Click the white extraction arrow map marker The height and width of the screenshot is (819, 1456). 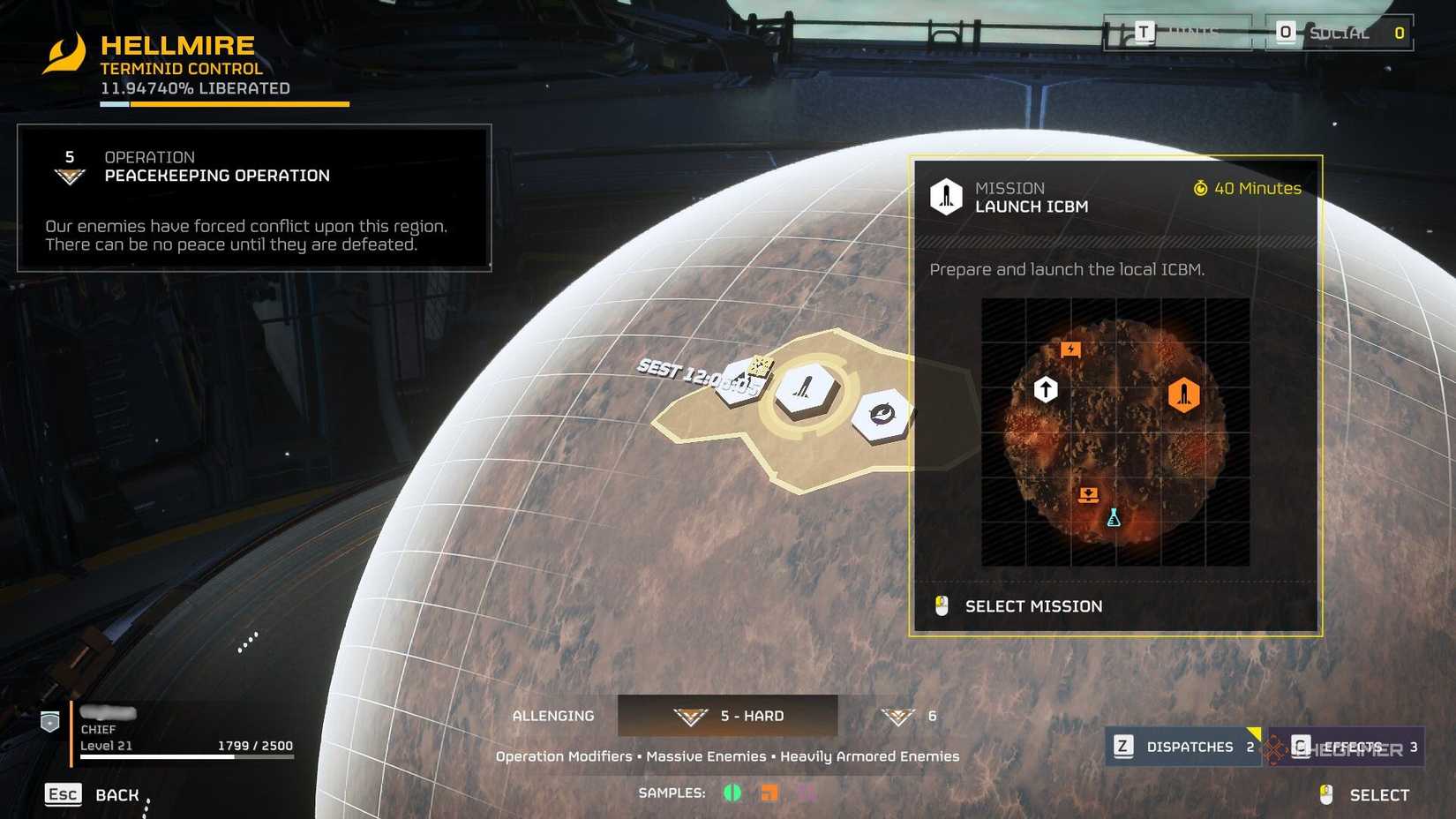[x=1046, y=389]
